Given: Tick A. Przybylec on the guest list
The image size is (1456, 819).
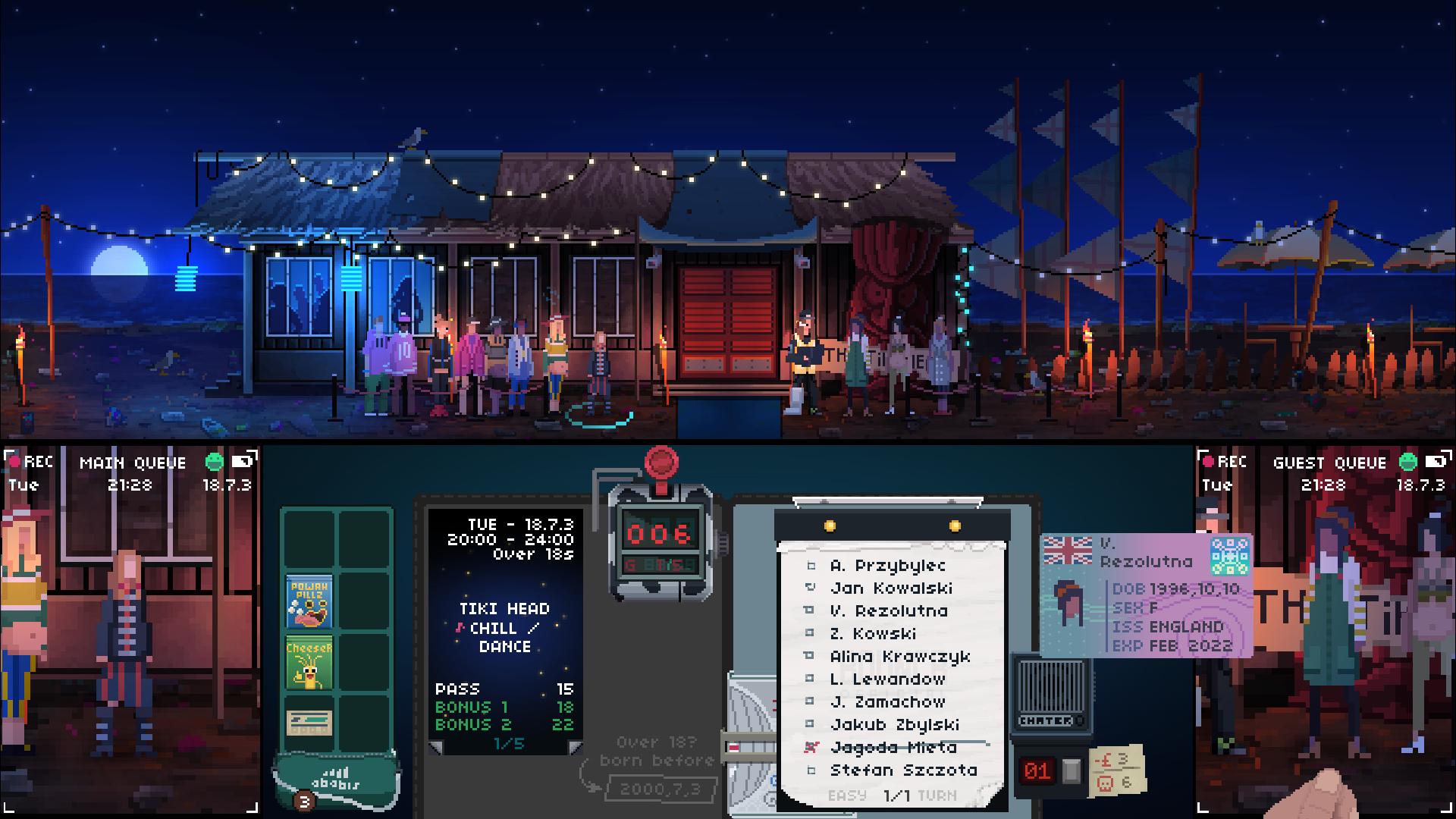Looking at the screenshot, I should [811, 566].
